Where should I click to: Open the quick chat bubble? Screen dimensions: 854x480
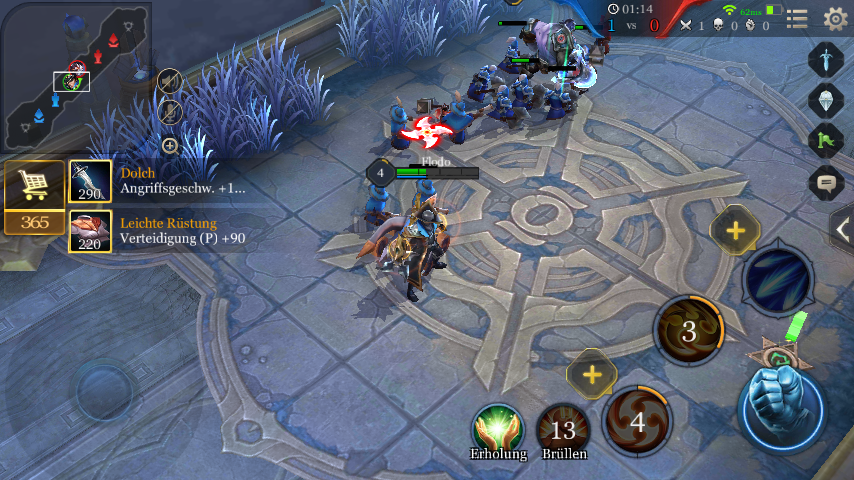pyautogui.click(x=826, y=183)
